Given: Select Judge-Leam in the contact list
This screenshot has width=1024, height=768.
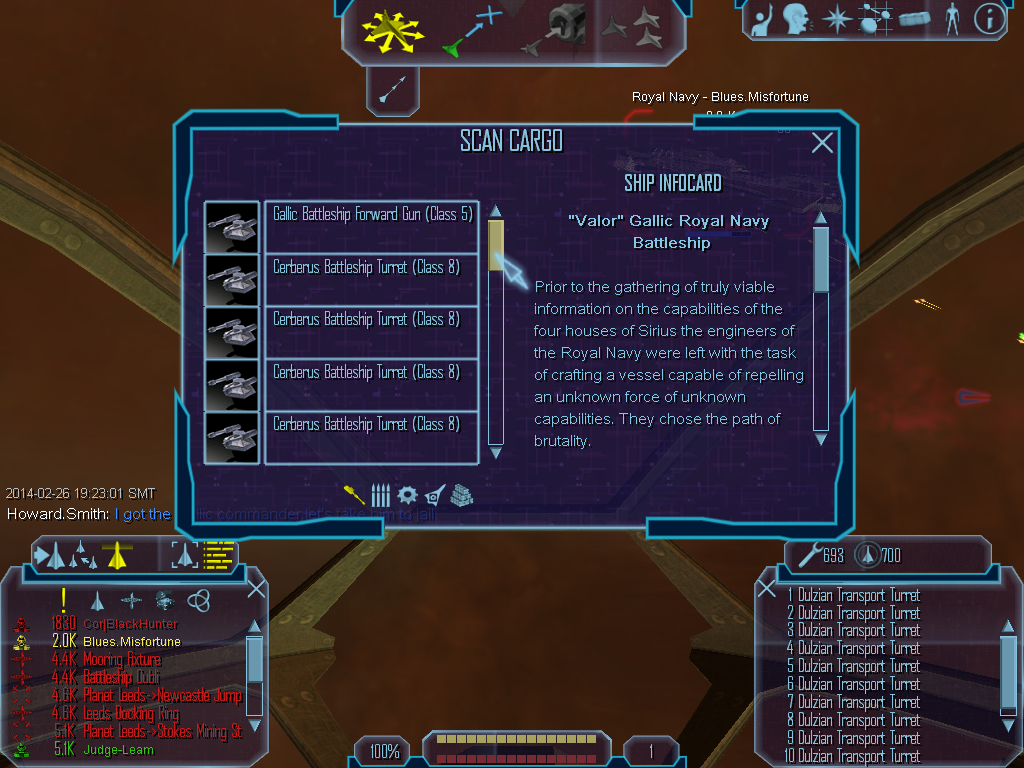Looking at the screenshot, I should (x=118, y=749).
